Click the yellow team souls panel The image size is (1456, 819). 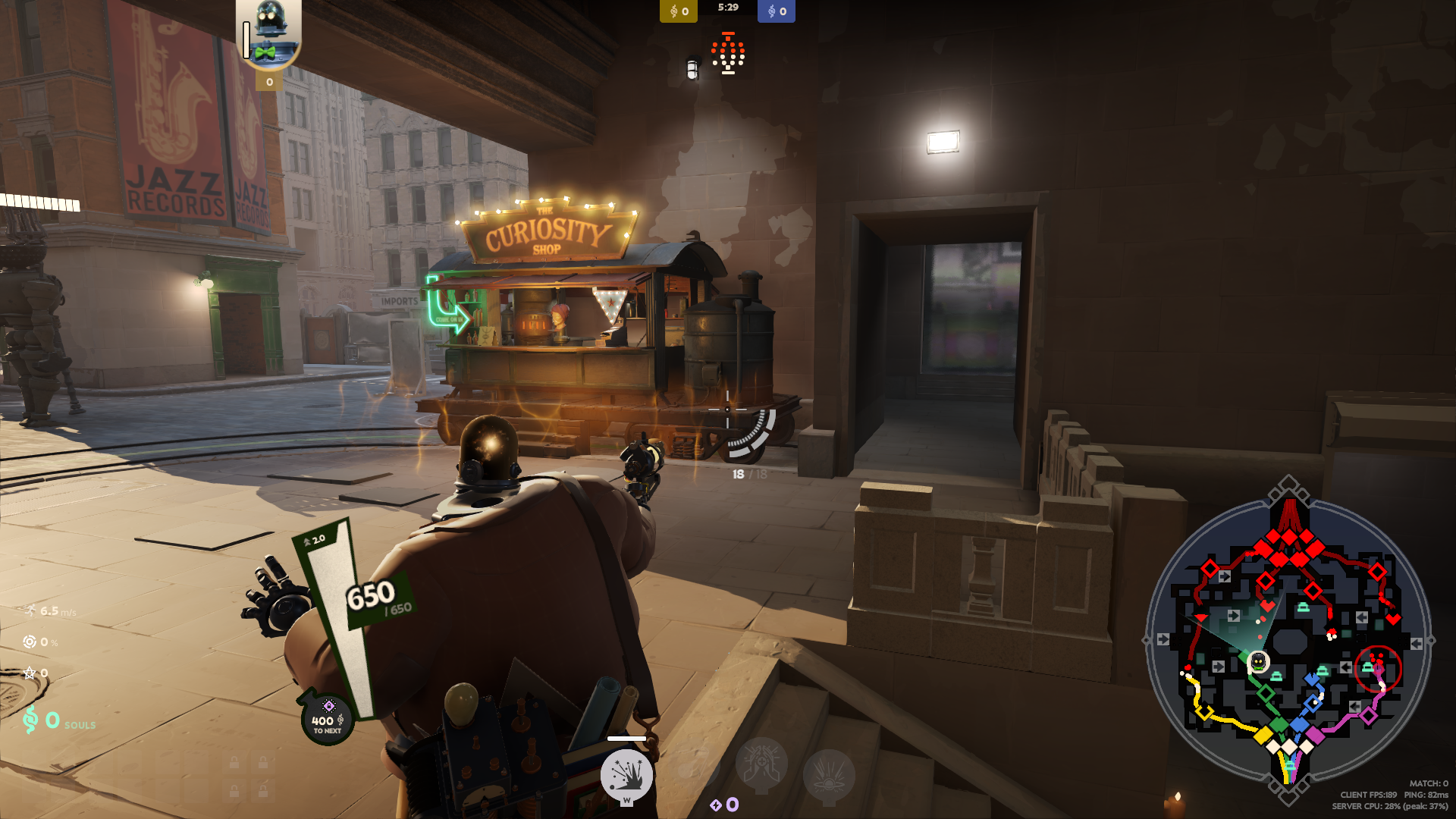tap(678, 11)
